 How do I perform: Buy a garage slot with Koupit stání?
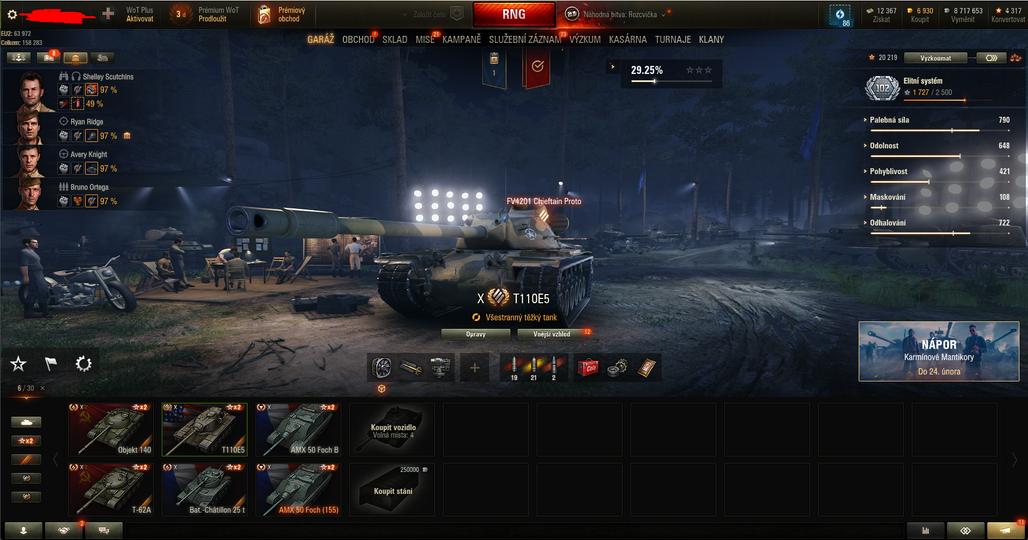pos(392,490)
